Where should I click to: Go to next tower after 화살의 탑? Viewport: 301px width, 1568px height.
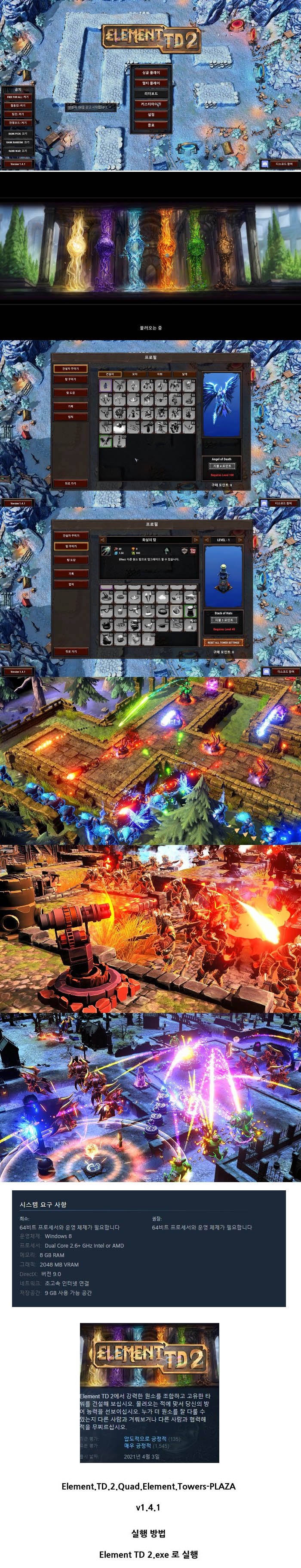[195, 539]
